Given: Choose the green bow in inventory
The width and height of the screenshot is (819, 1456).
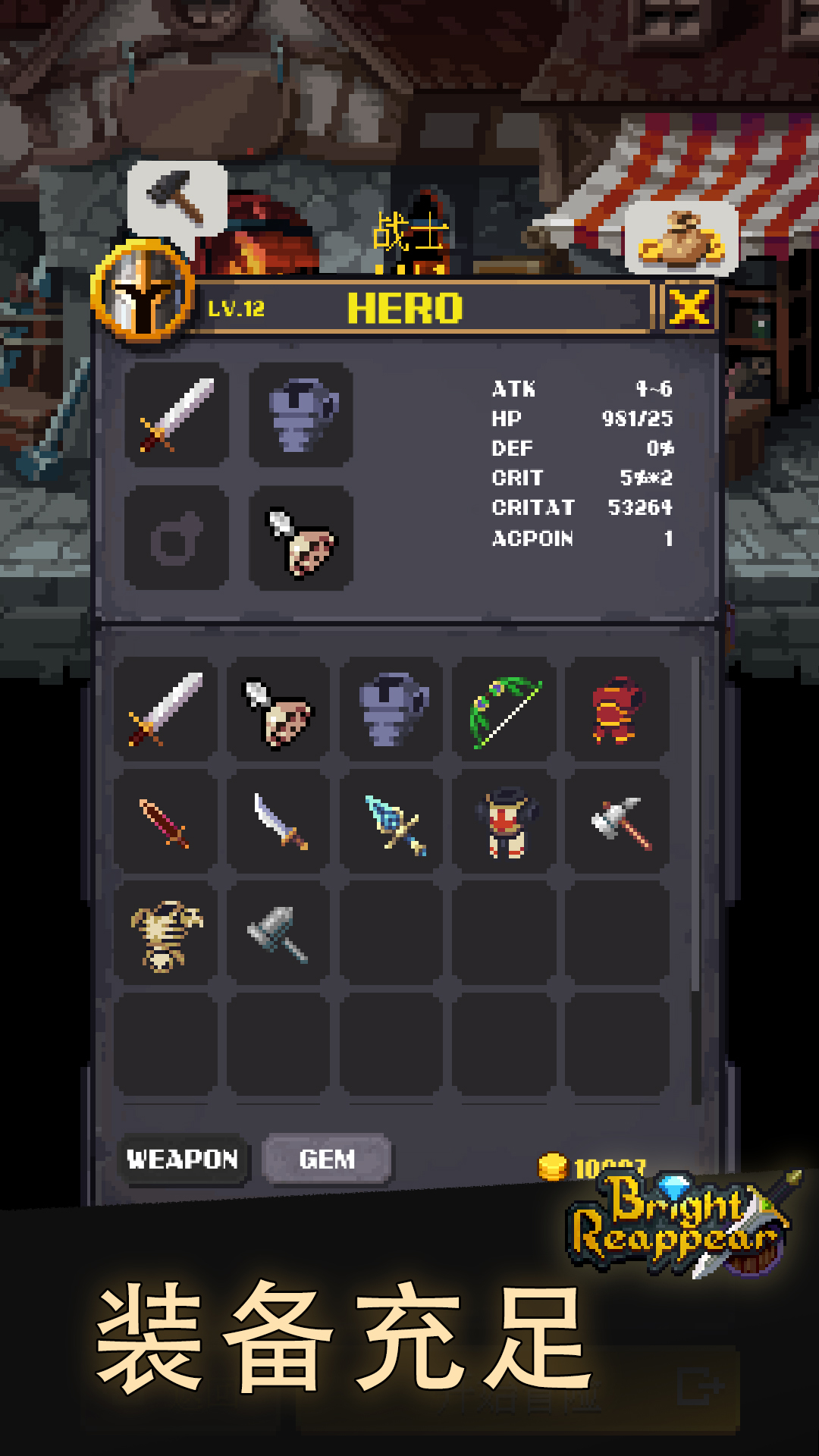Looking at the screenshot, I should click(x=504, y=710).
